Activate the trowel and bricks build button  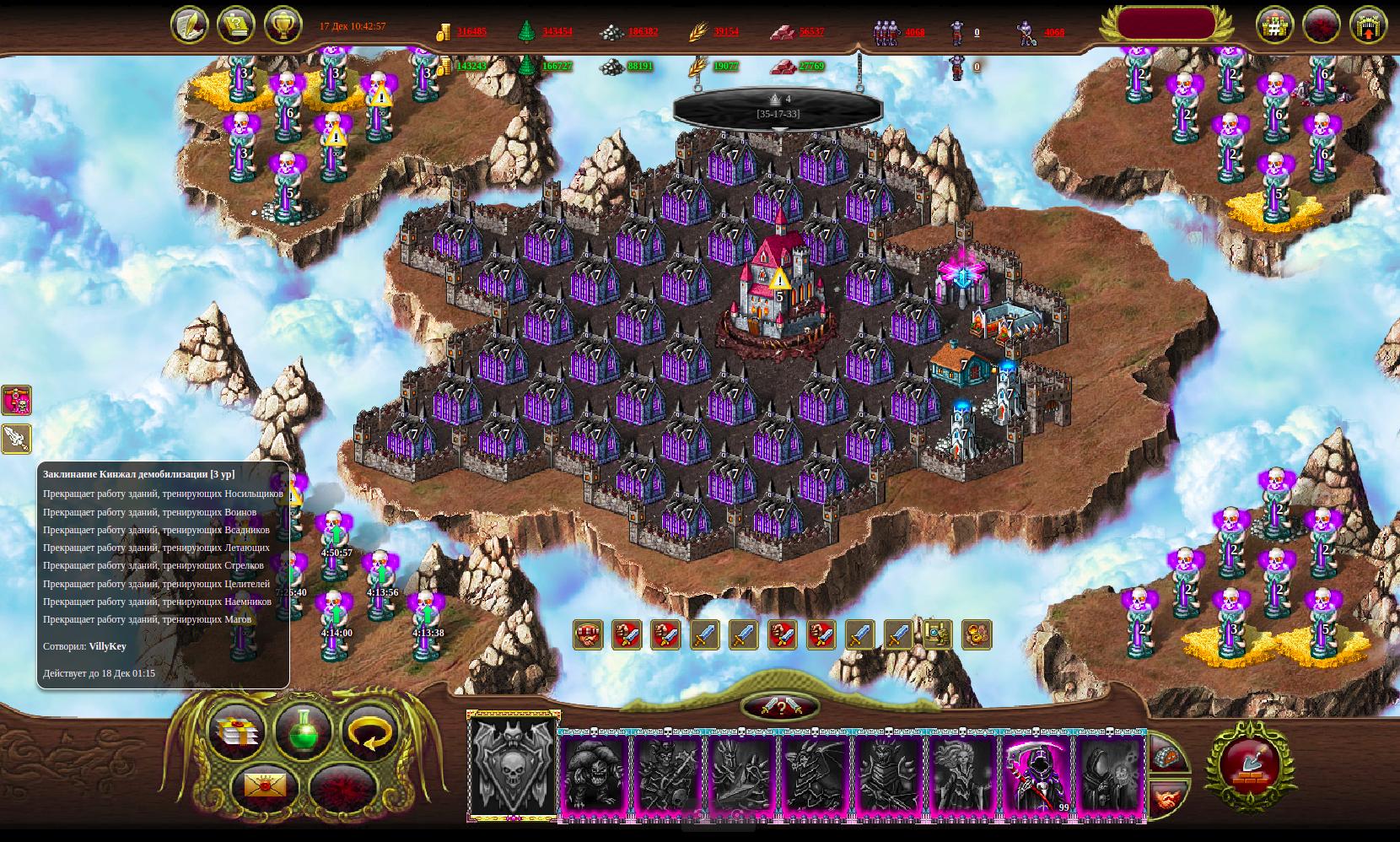pos(1250,766)
